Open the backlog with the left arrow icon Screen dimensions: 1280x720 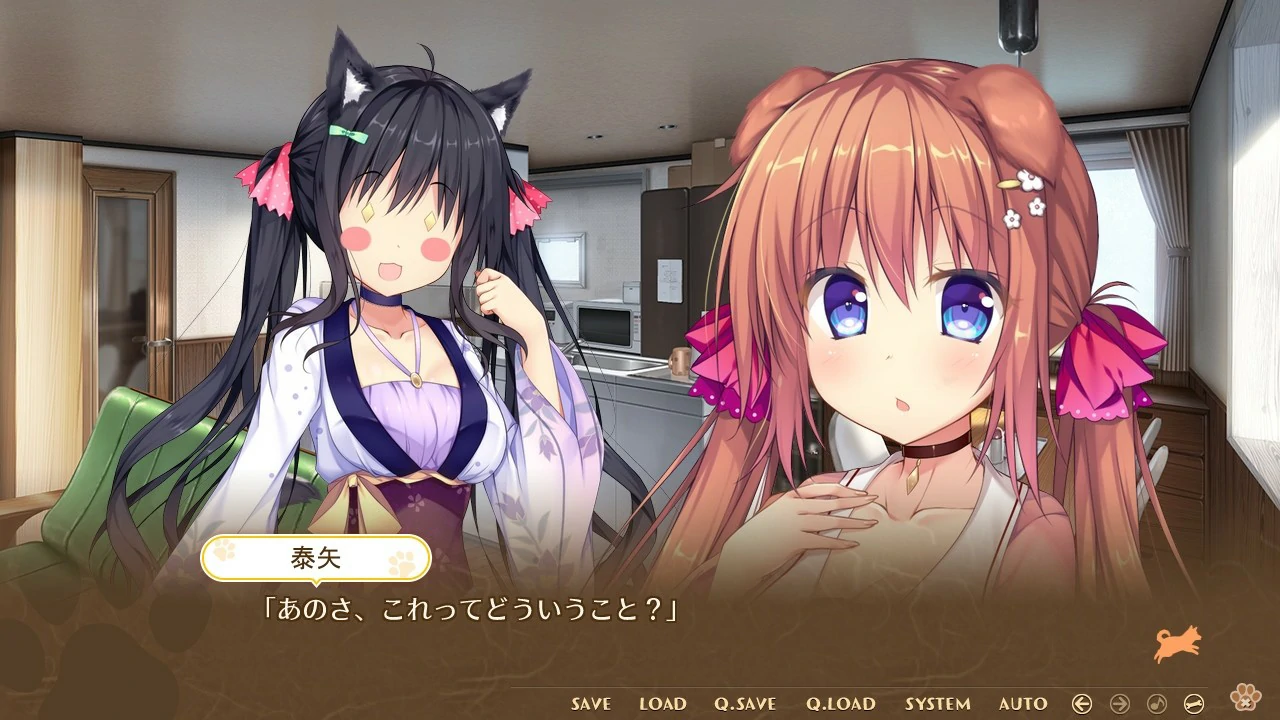pos(1082,703)
